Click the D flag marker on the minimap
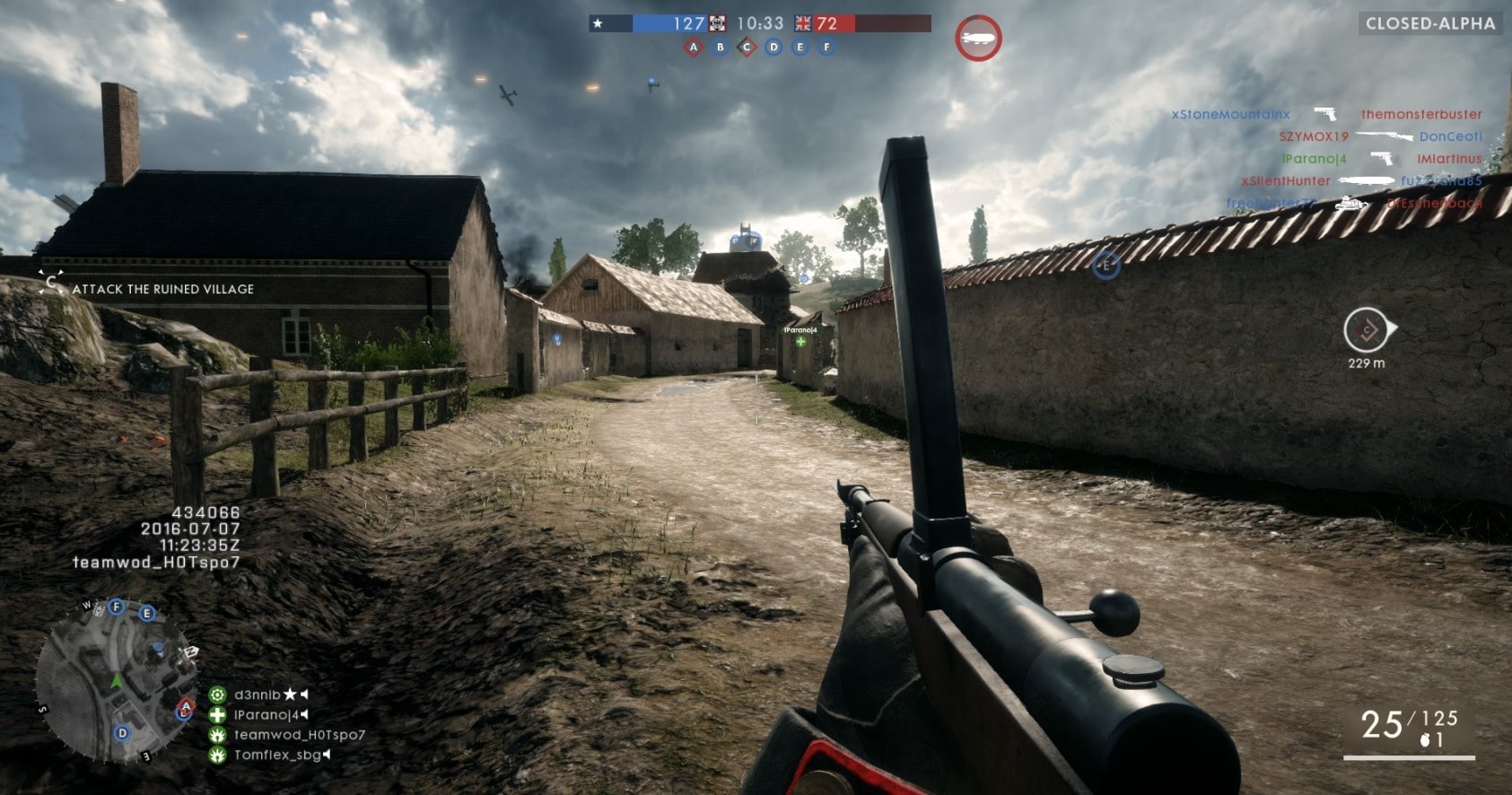Image resolution: width=1512 pixels, height=795 pixels. 123,733
